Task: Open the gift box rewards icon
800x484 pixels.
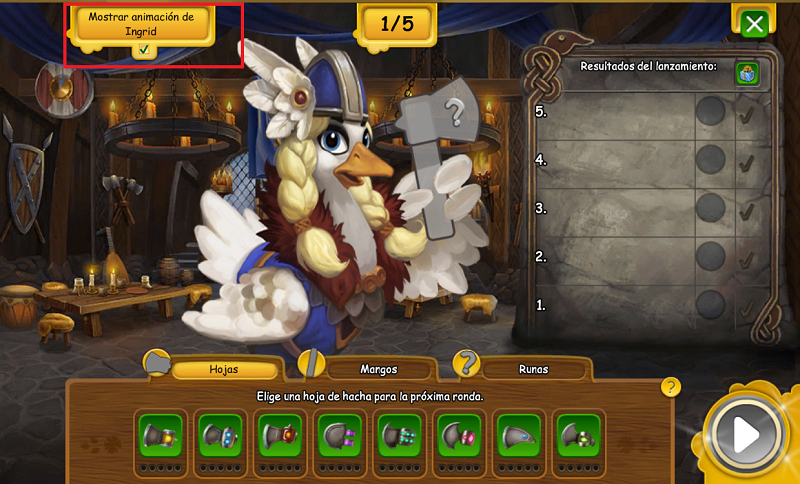Action: point(746,73)
